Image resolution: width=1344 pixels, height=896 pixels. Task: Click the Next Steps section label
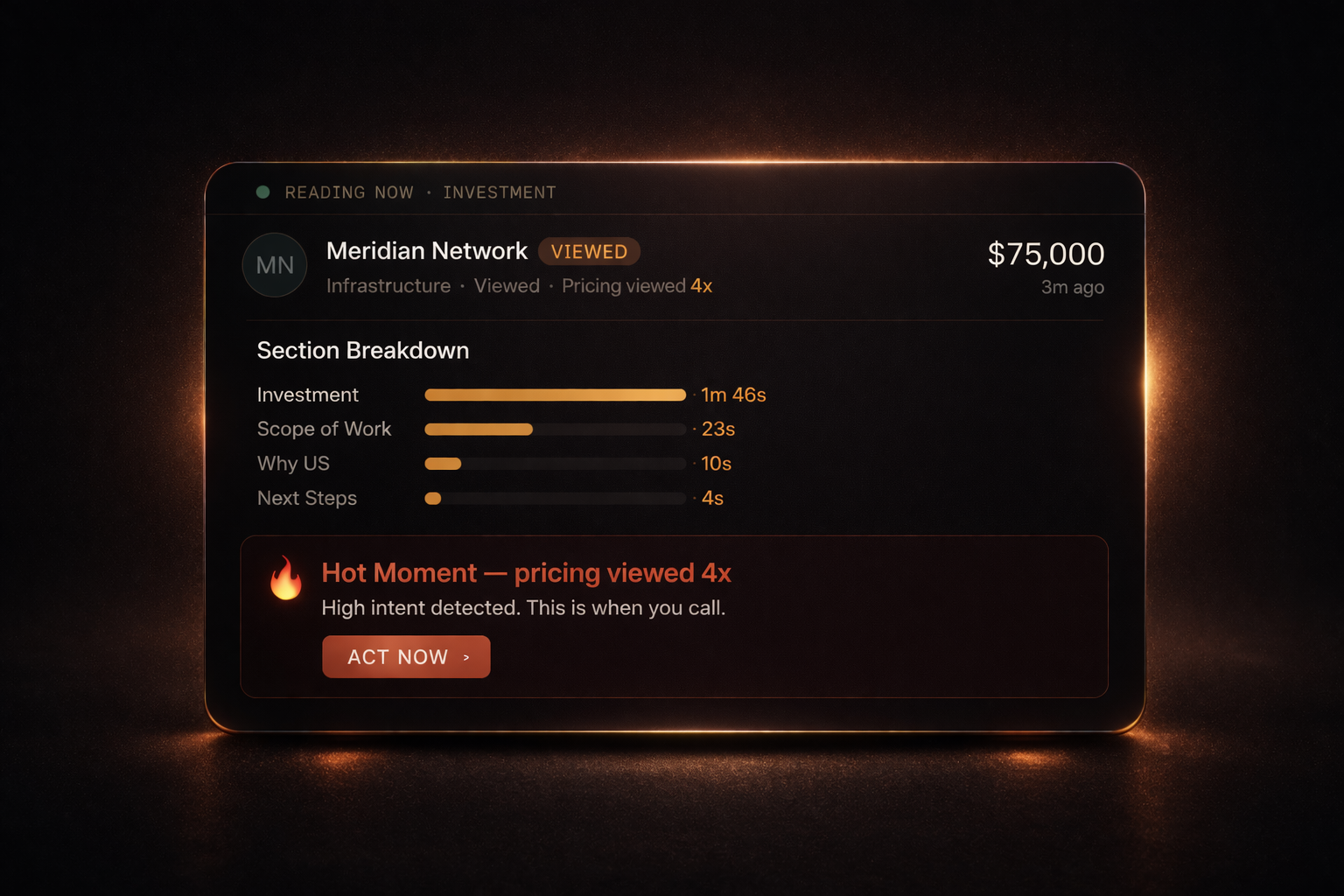point(306,498)
